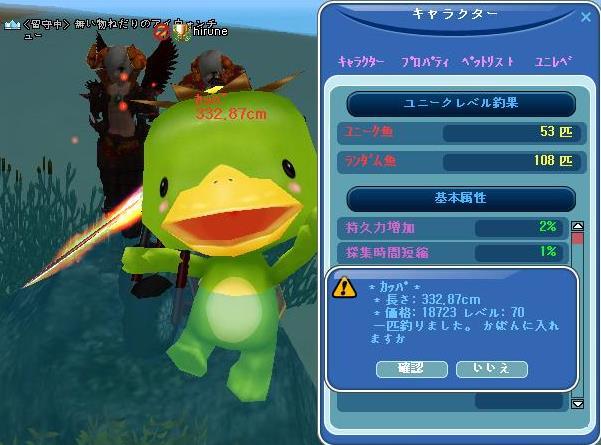Switch to the キャラクター tab
The width and height of the screenshot is (601, 445).
361,62
